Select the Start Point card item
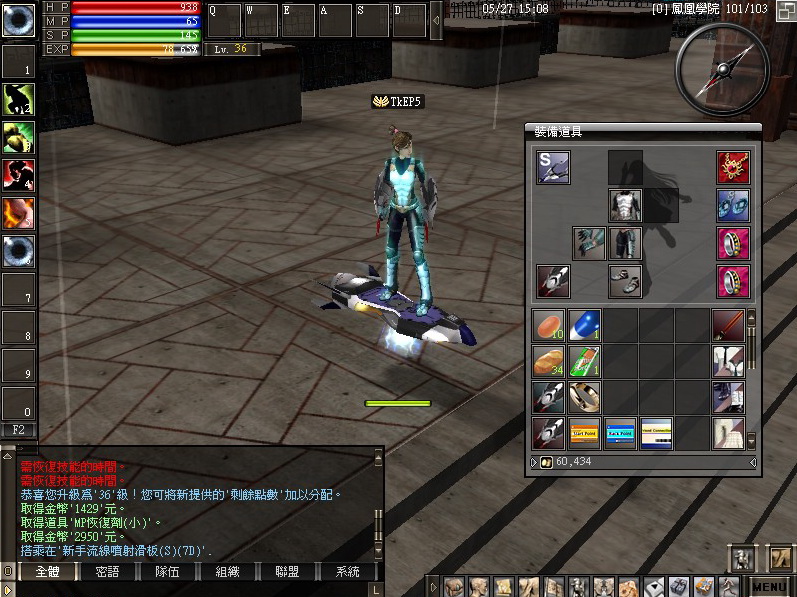Screen dimensions: 797x597 [x=584, y=433]
